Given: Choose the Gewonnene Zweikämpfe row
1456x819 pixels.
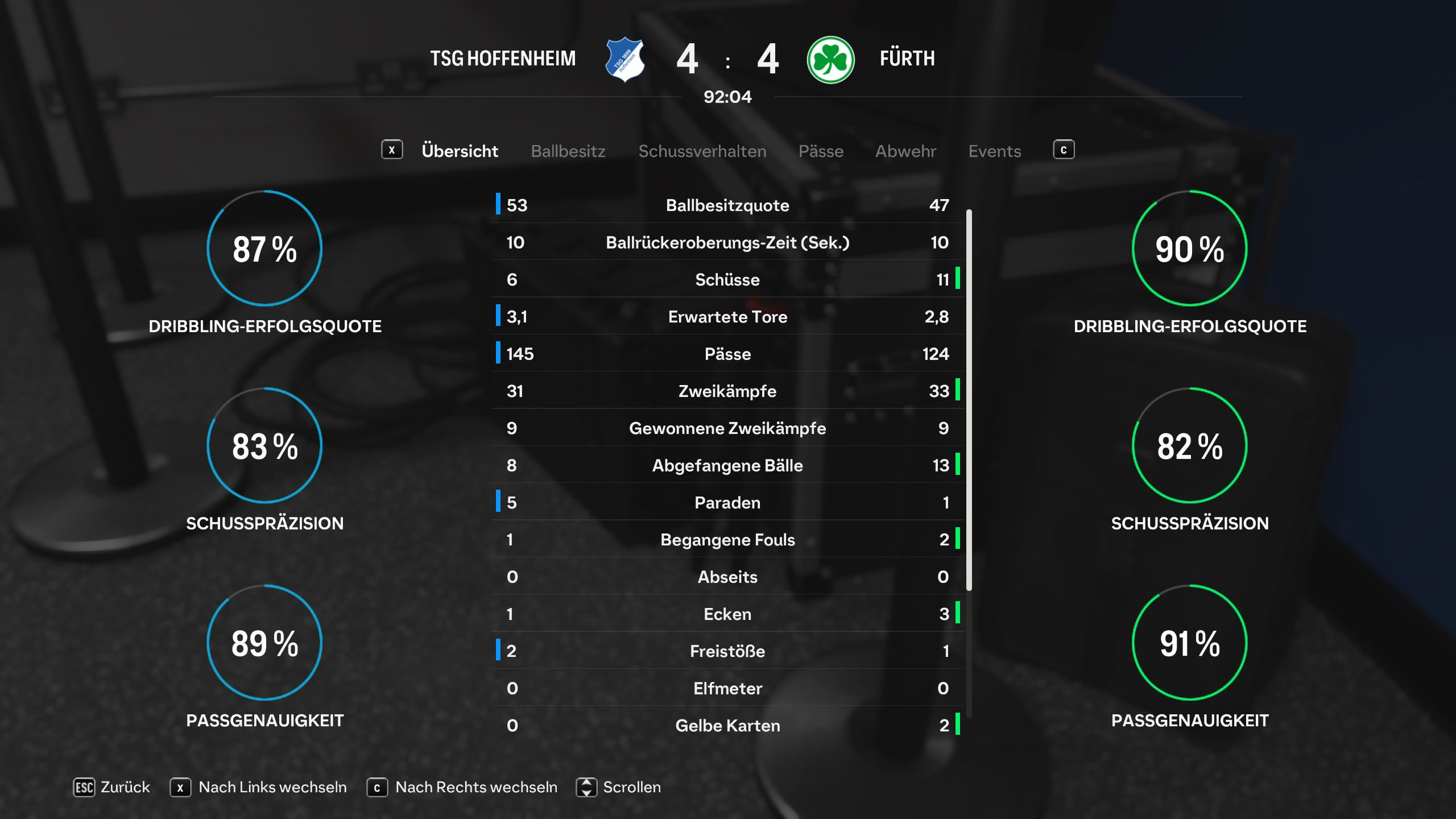Looking at the screenshot, I should (727, 428).
